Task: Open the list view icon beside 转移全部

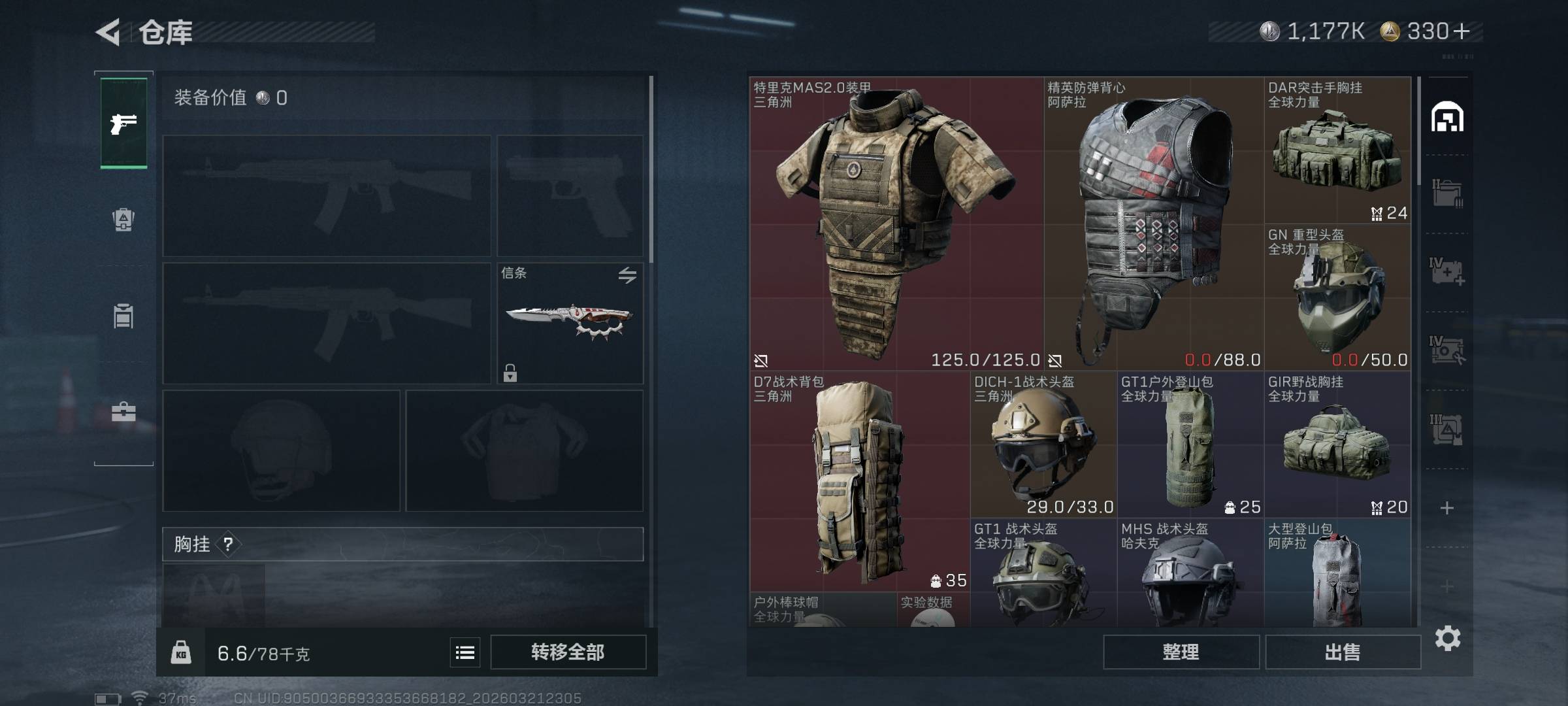Action: pos(465,652)
